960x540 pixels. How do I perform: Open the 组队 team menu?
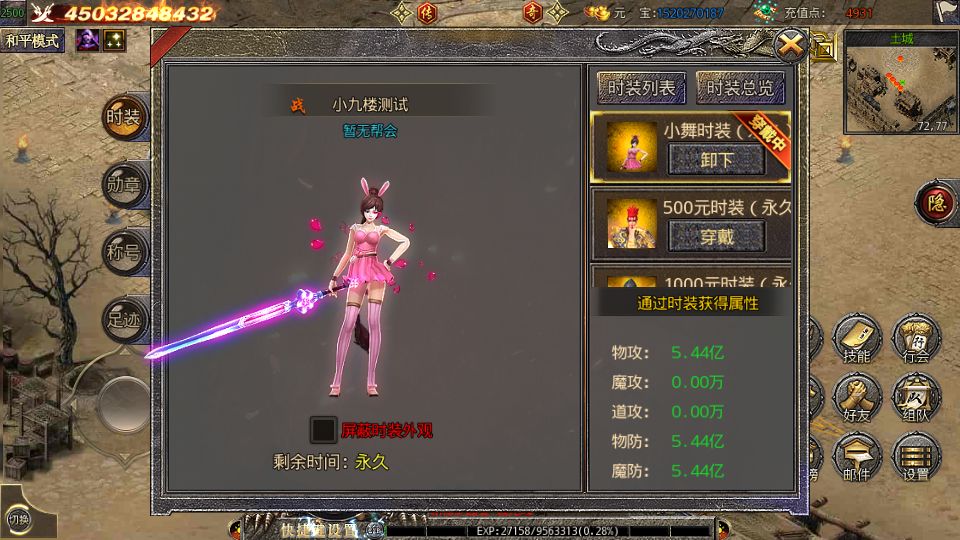pos(915,398)
